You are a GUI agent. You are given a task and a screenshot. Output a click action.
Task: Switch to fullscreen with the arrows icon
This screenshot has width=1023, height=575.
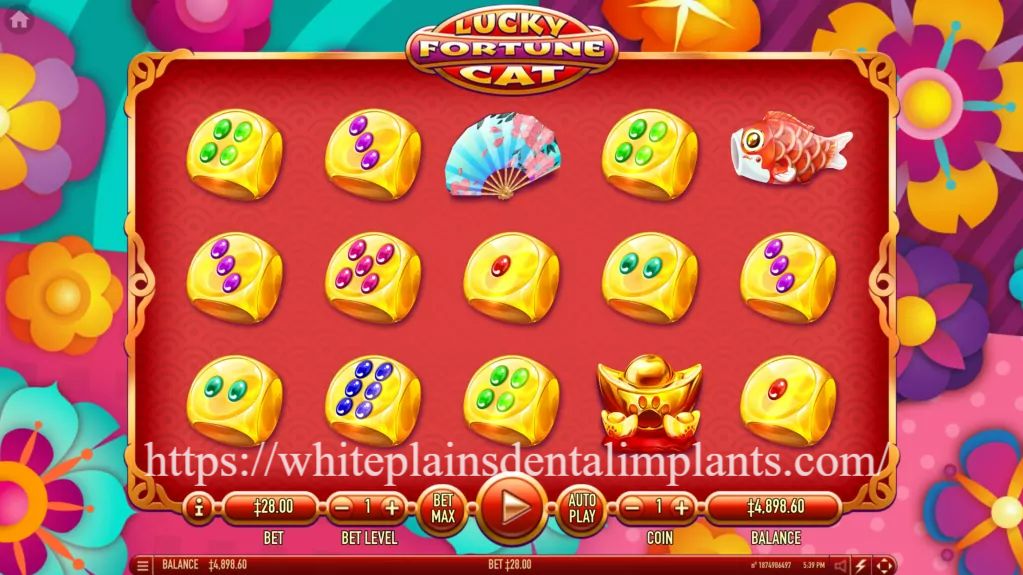pos(884,565)
